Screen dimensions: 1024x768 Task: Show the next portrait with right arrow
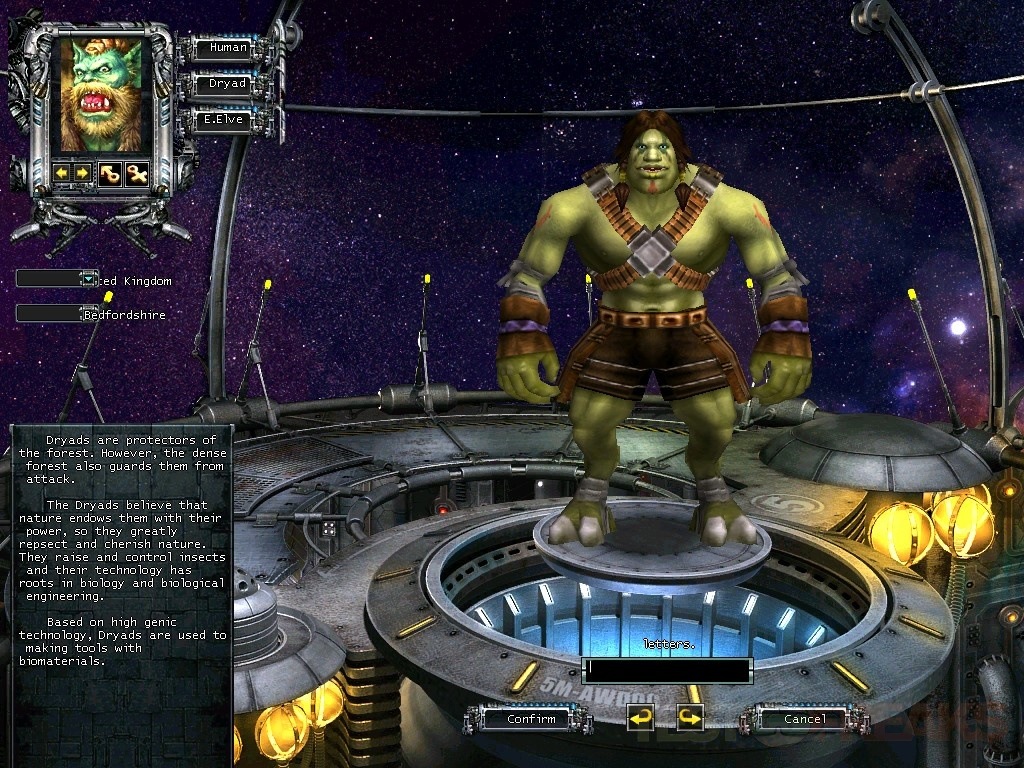pyautogui.click(x=82, y=173)
